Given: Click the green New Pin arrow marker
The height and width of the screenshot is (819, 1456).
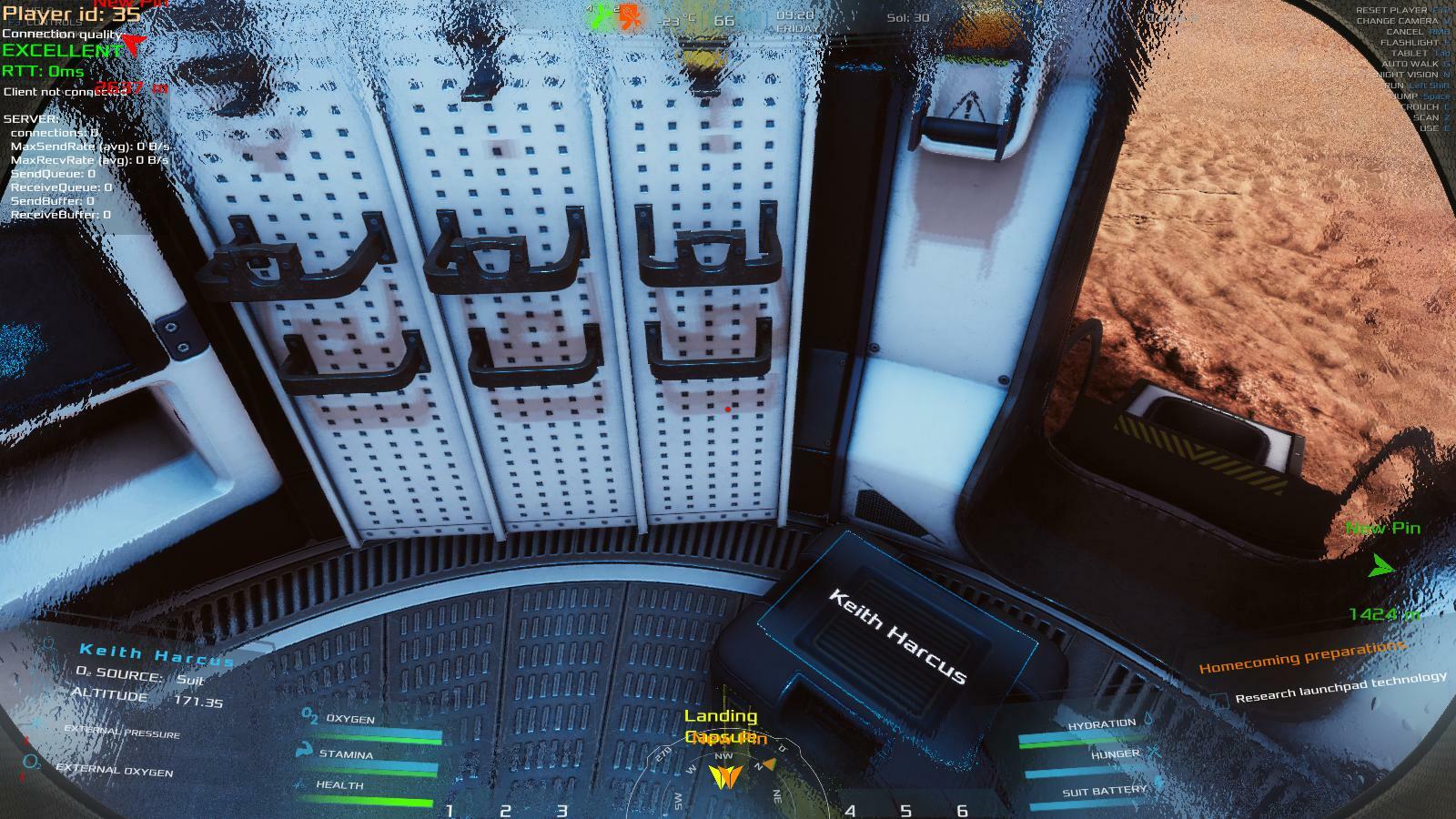Looking at the screenshot, I should click(1380, 566).
